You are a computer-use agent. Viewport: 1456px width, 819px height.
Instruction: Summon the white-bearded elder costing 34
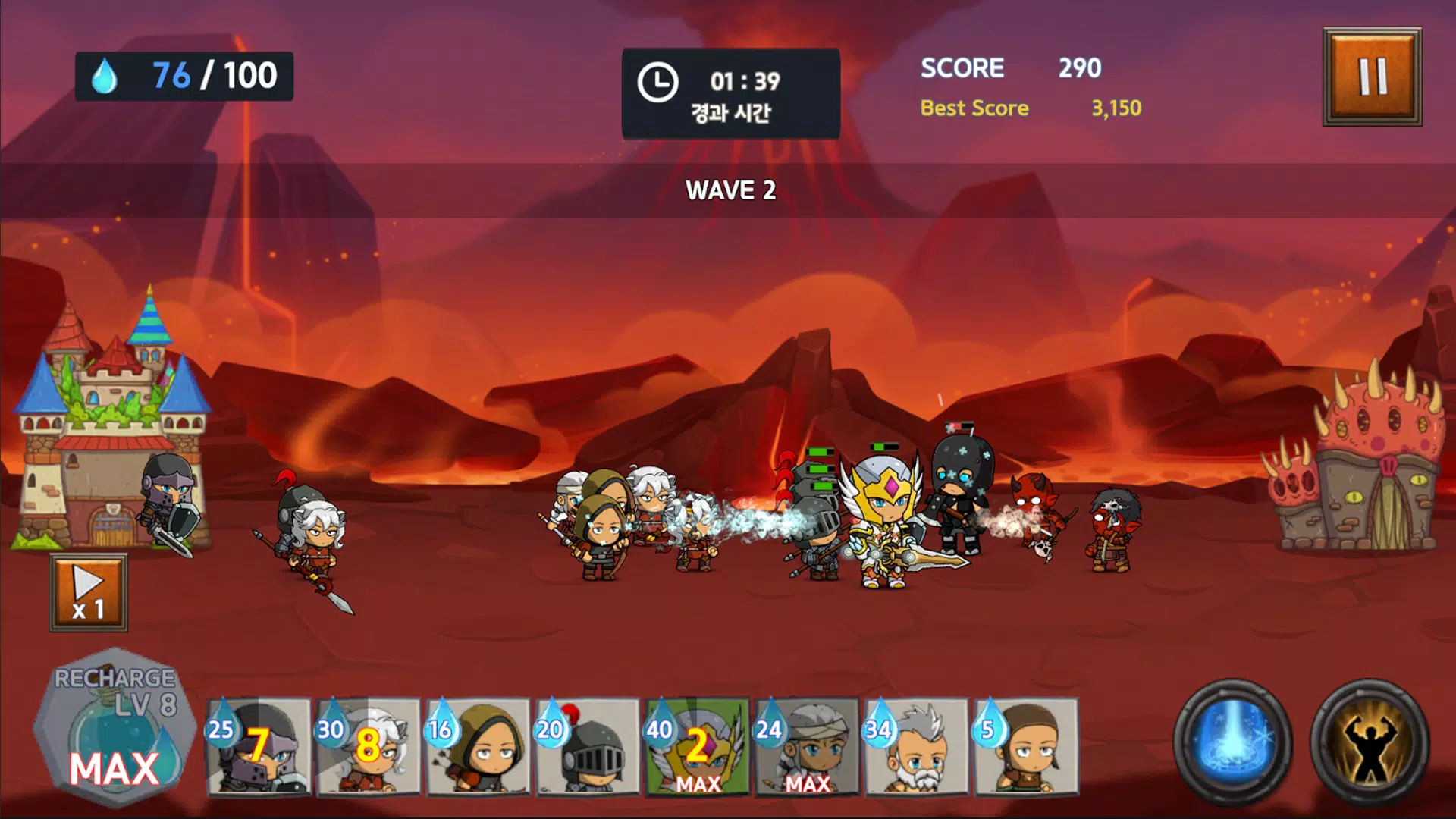(916, 747)
